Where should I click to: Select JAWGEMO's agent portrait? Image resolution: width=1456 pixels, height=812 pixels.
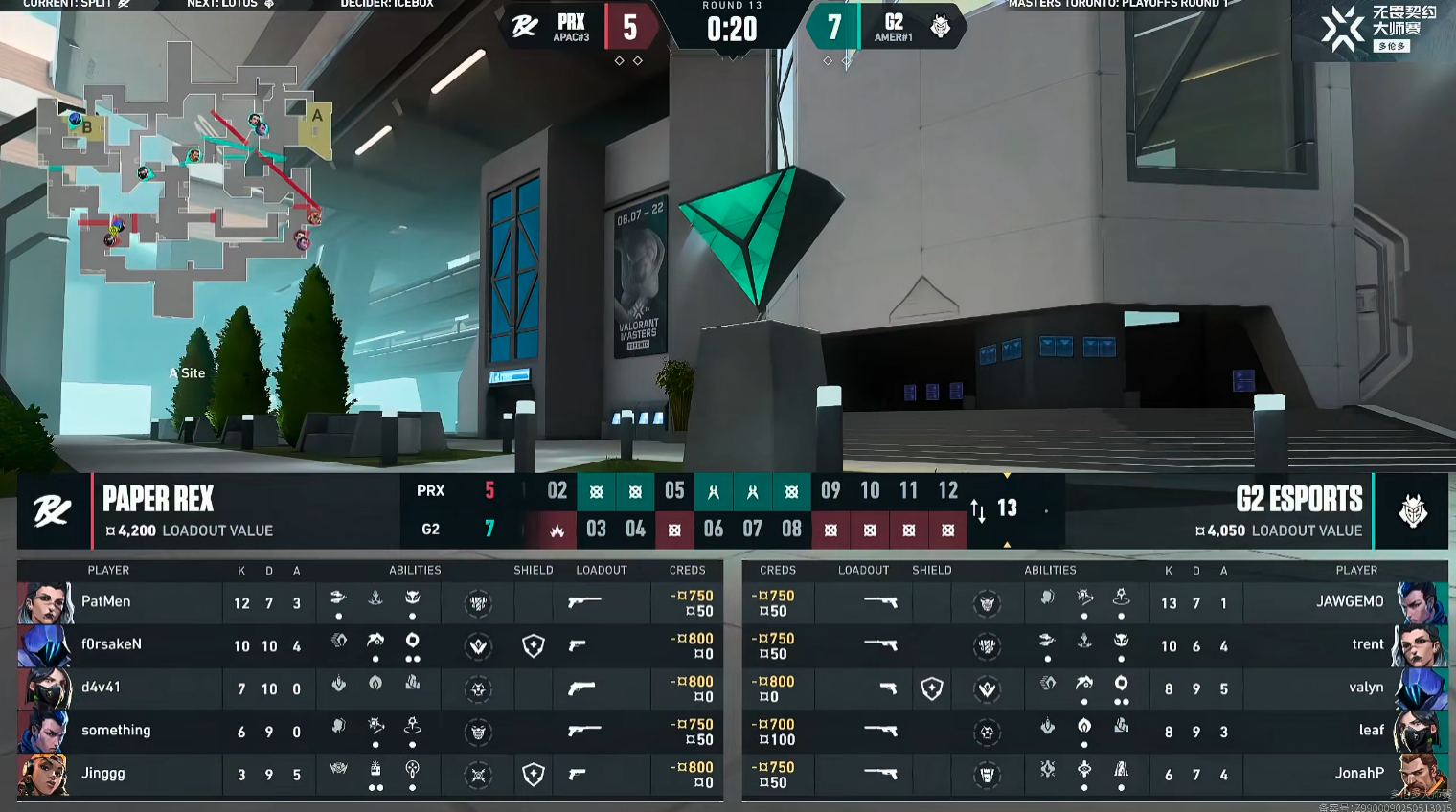point(1422,602)
